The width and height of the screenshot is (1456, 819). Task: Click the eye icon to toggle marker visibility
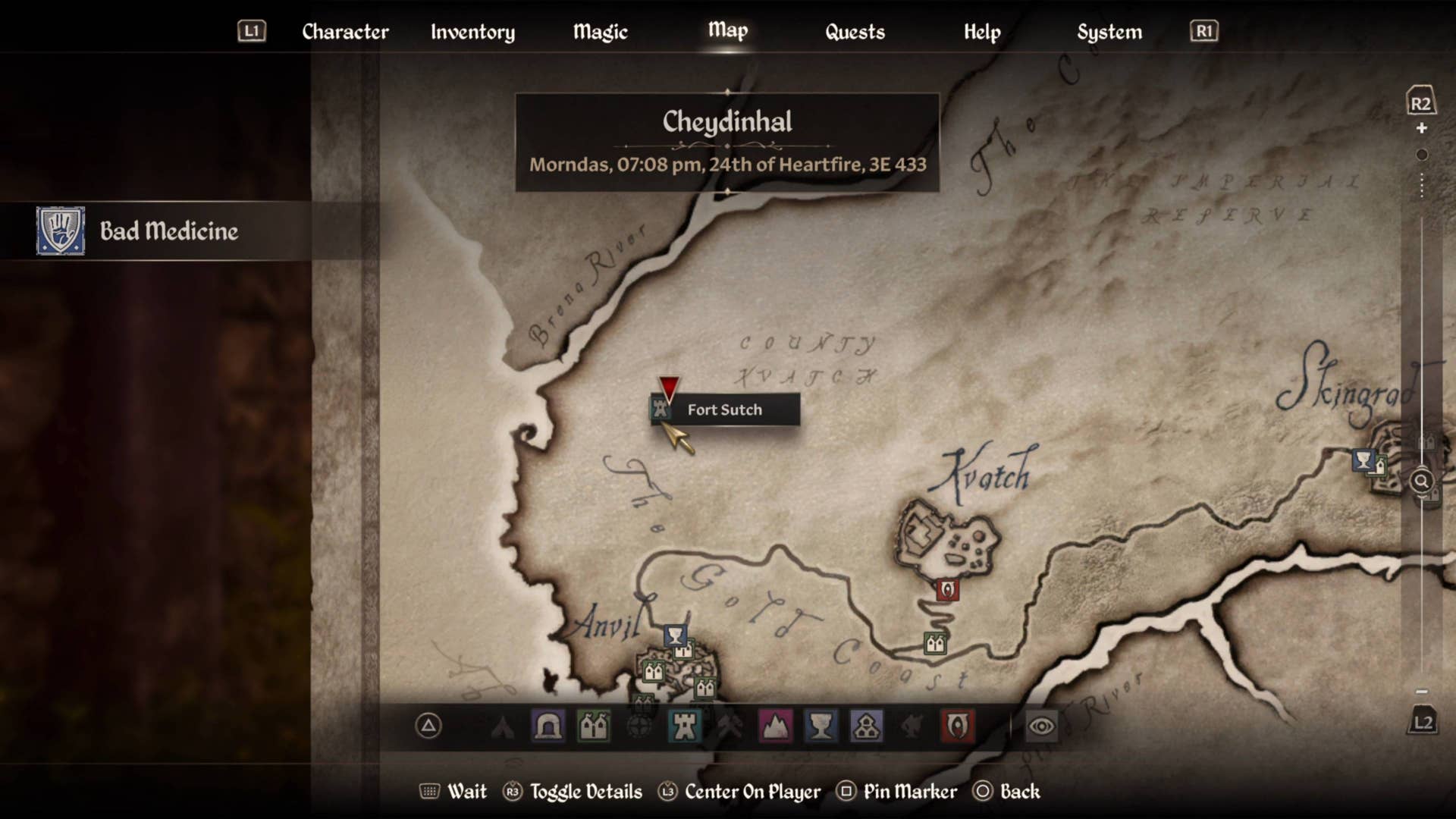1041,726
